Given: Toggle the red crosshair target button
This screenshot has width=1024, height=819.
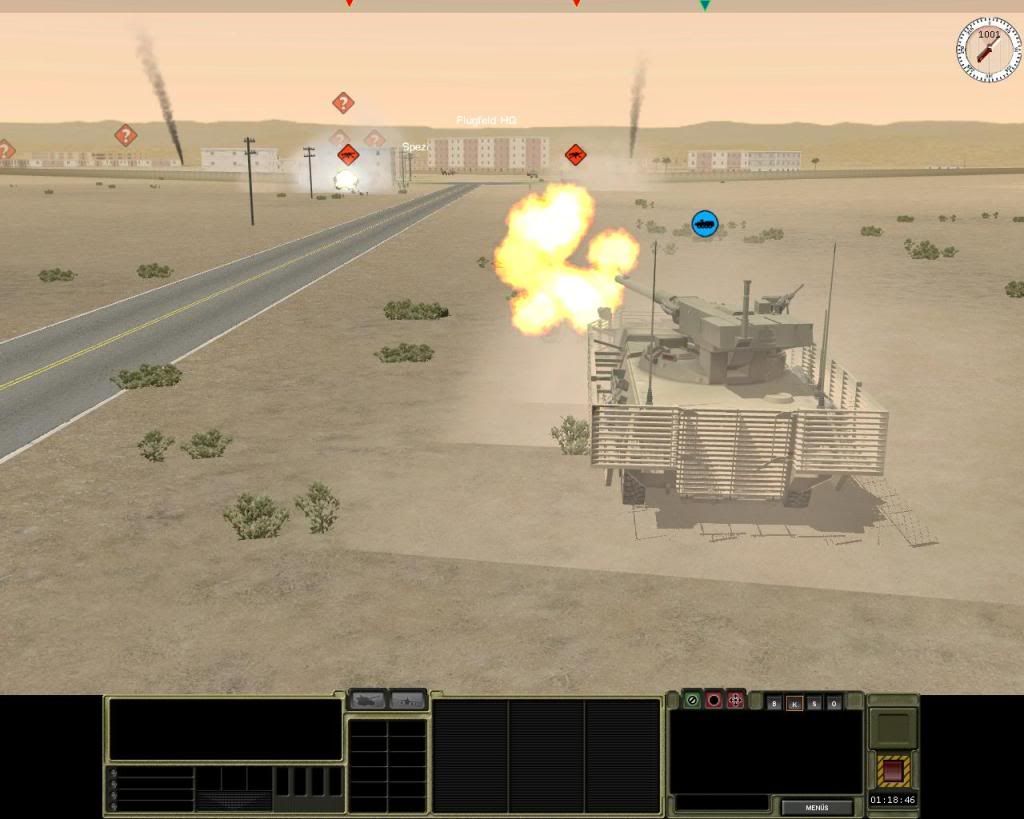Looking at the screenshot, I should pyautogui.click(x=735, y=700).
